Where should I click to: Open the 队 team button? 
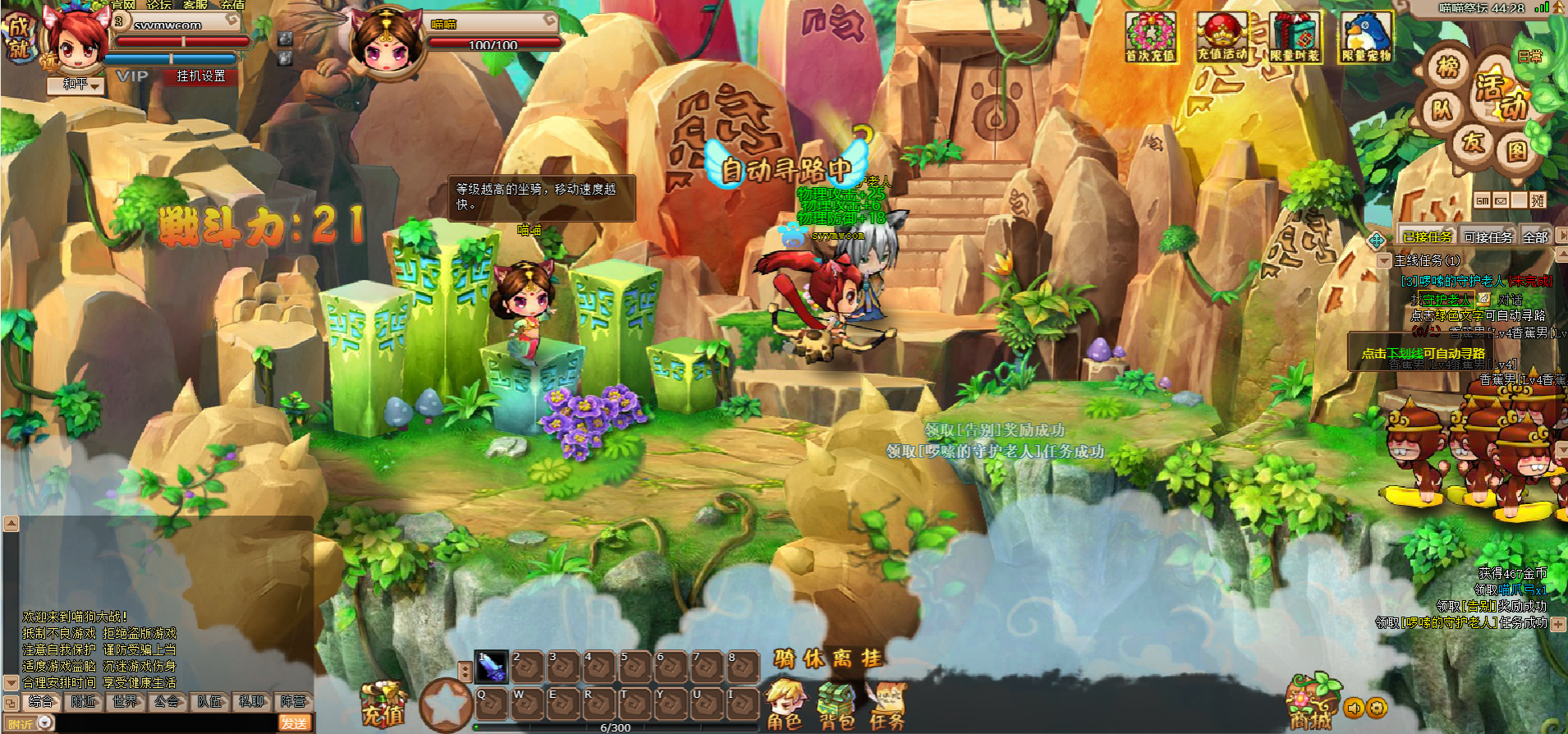tap(1442, 109)
